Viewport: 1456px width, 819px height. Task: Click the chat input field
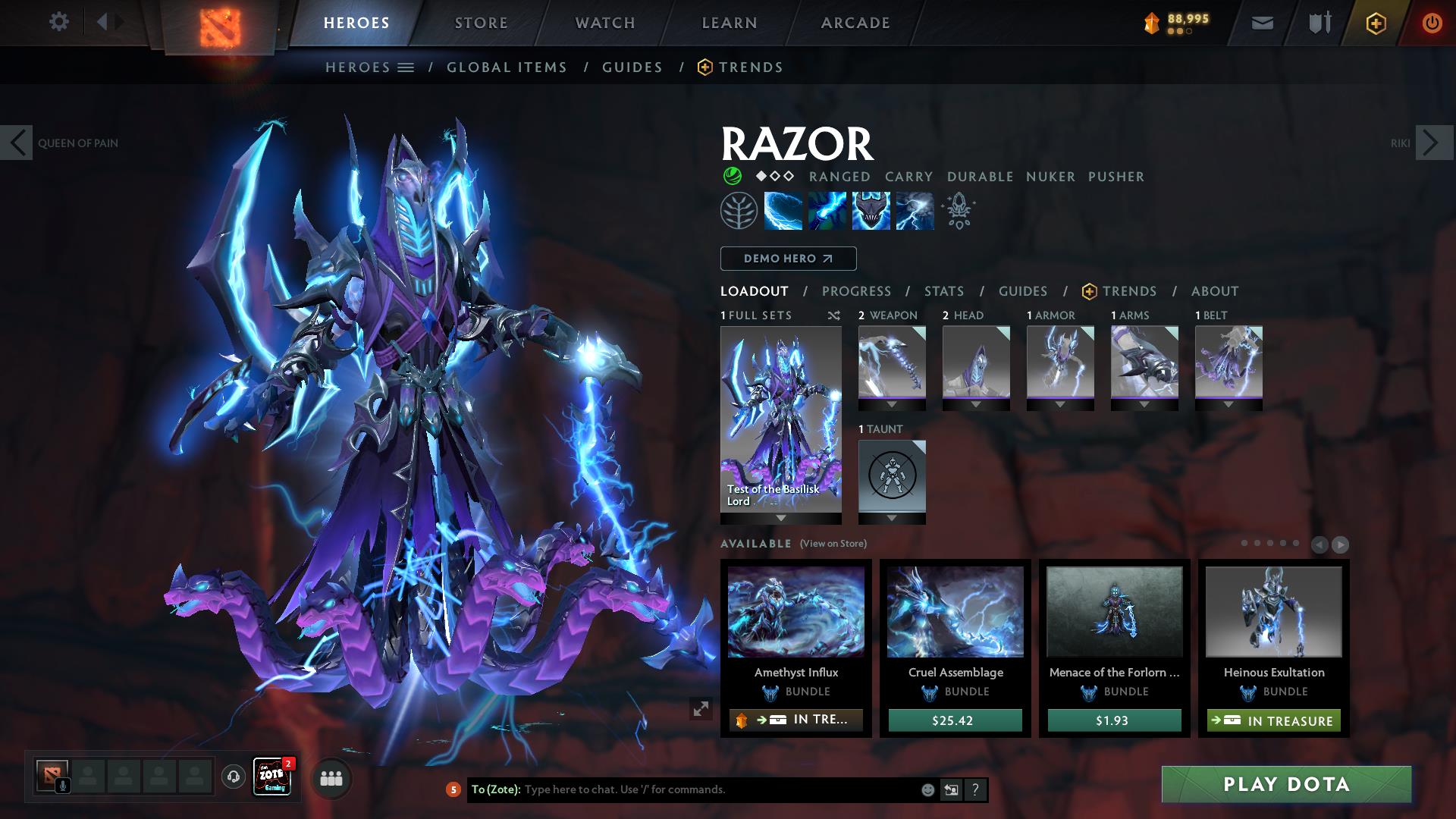(682, 789)
